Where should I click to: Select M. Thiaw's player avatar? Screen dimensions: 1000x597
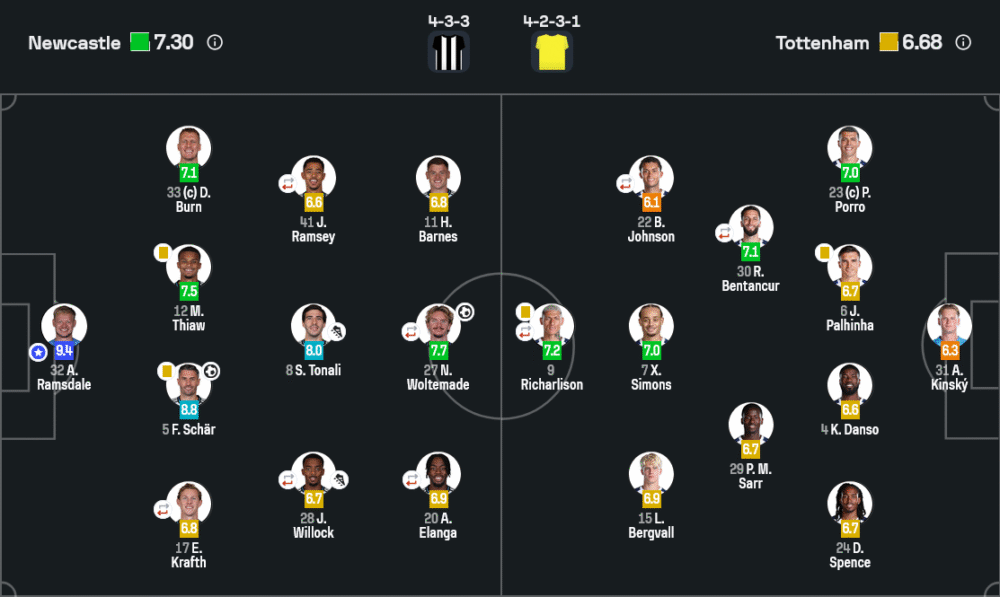click(x=188, y=267)
